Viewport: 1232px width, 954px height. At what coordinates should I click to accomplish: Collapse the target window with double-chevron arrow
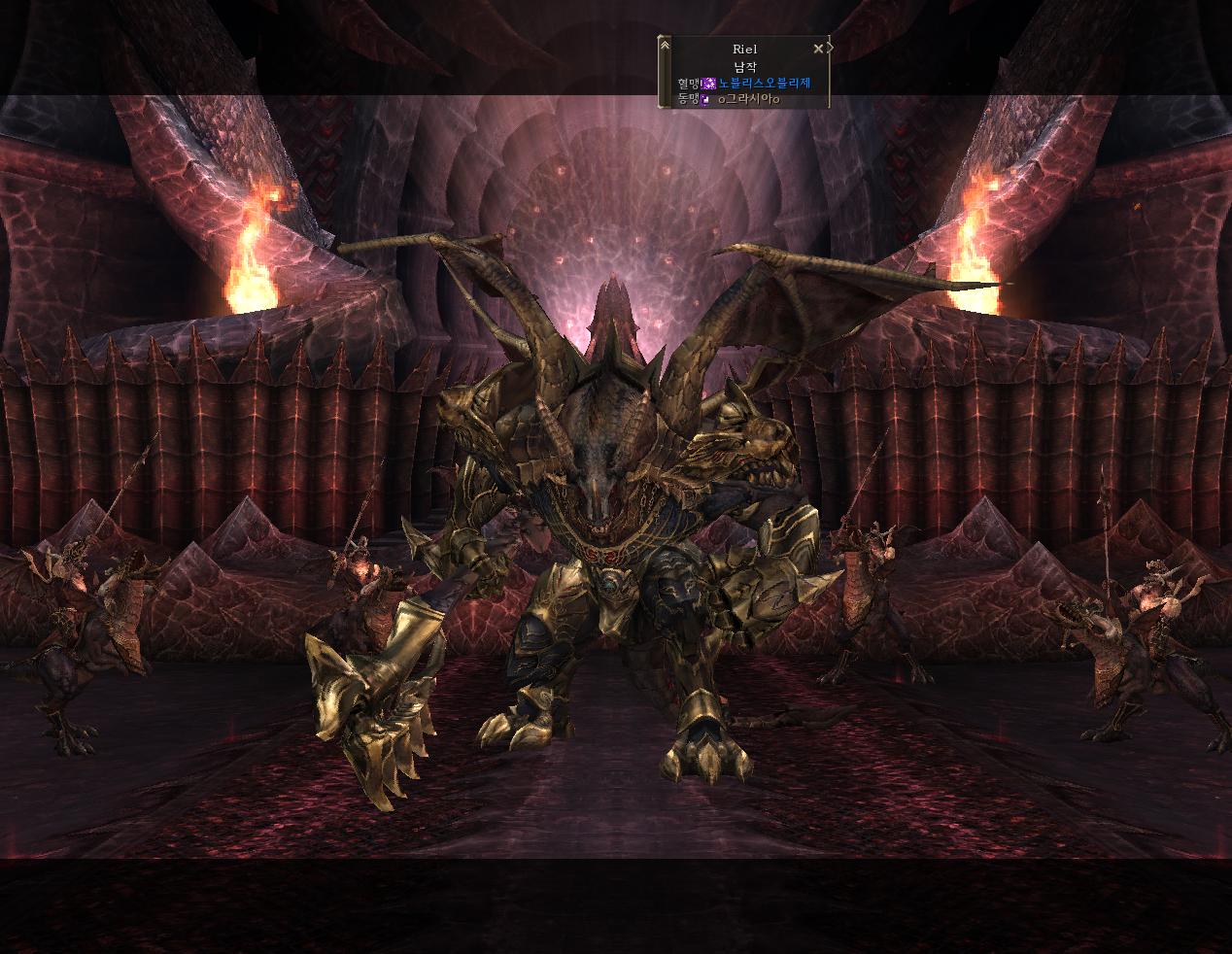(x=665, y=45)
